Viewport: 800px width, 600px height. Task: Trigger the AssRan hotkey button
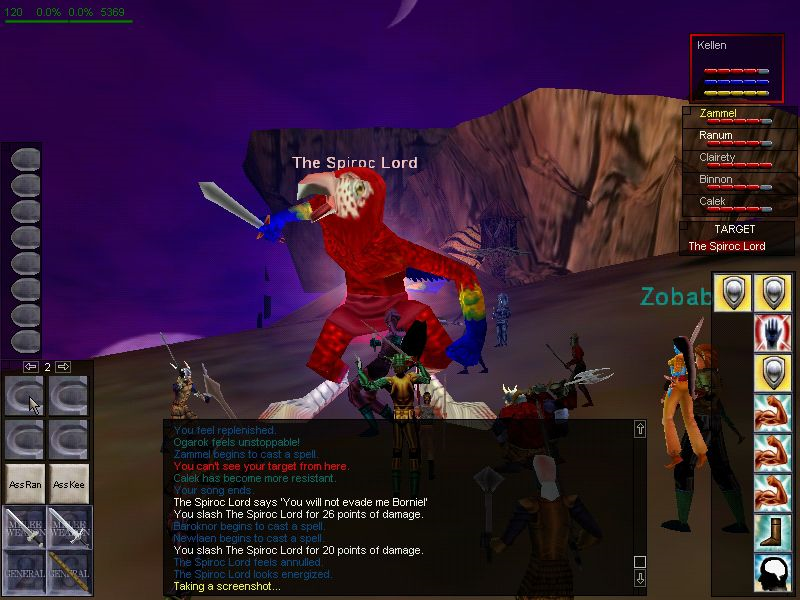(25, 484)
